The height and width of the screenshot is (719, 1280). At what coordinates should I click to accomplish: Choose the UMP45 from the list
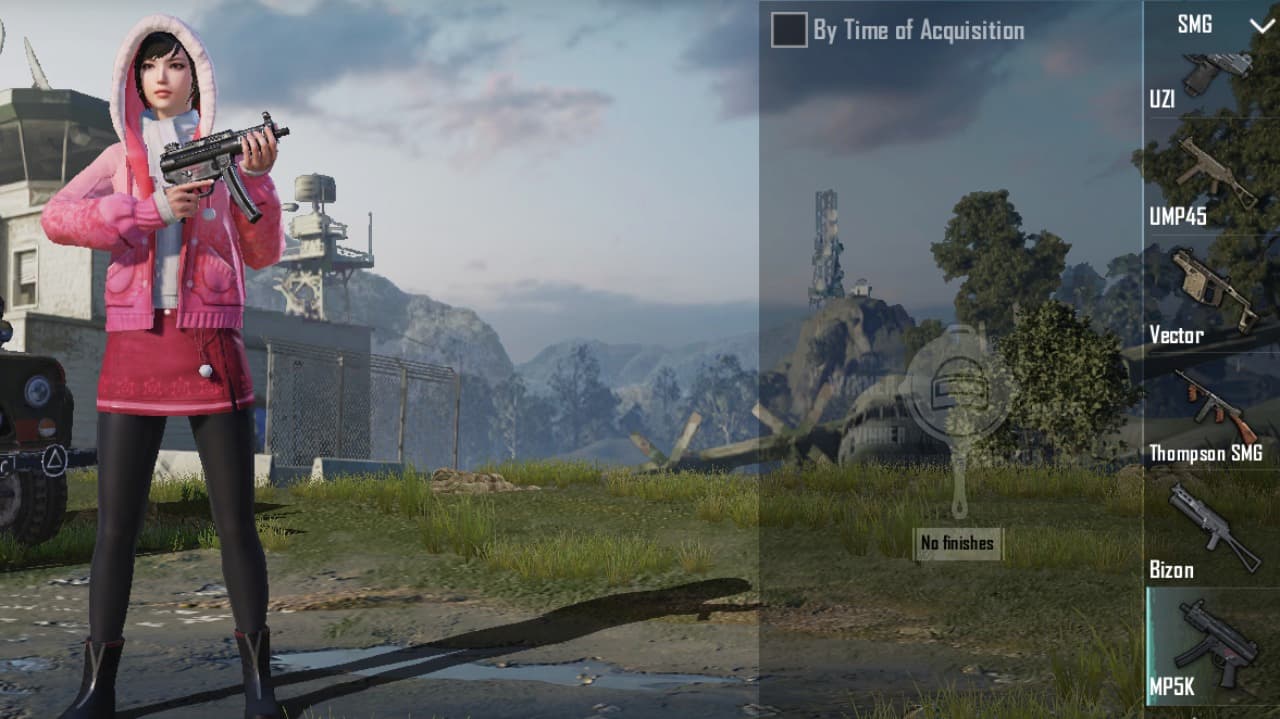tap(1212, 179)
